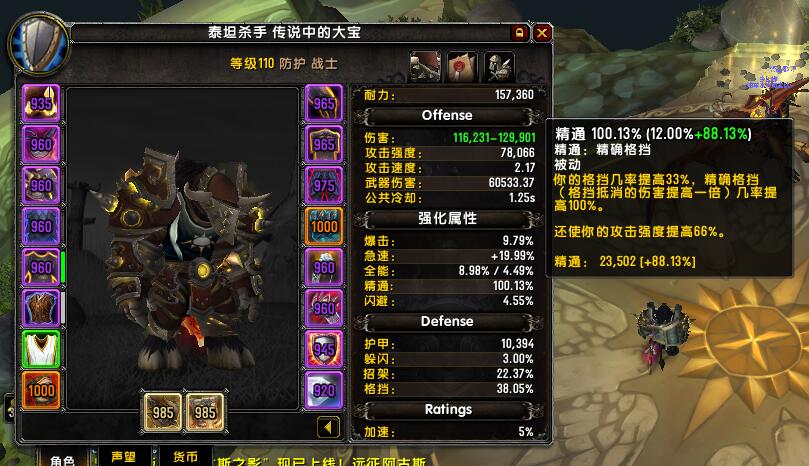Viewport: 809px width, 466px height.
Task: Collapse the stats pane with the arrow button
Action: (x=329, y=427)
